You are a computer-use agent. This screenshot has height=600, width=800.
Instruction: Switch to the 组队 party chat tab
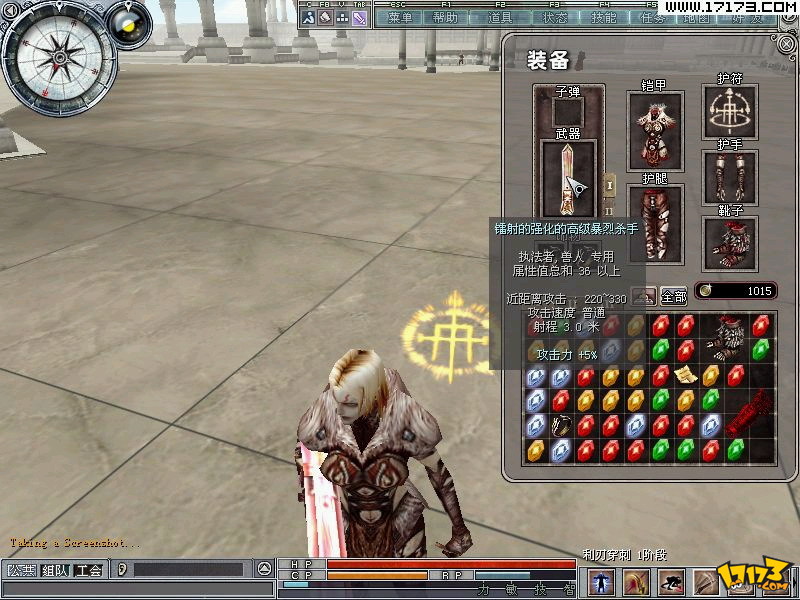[55, 570]
